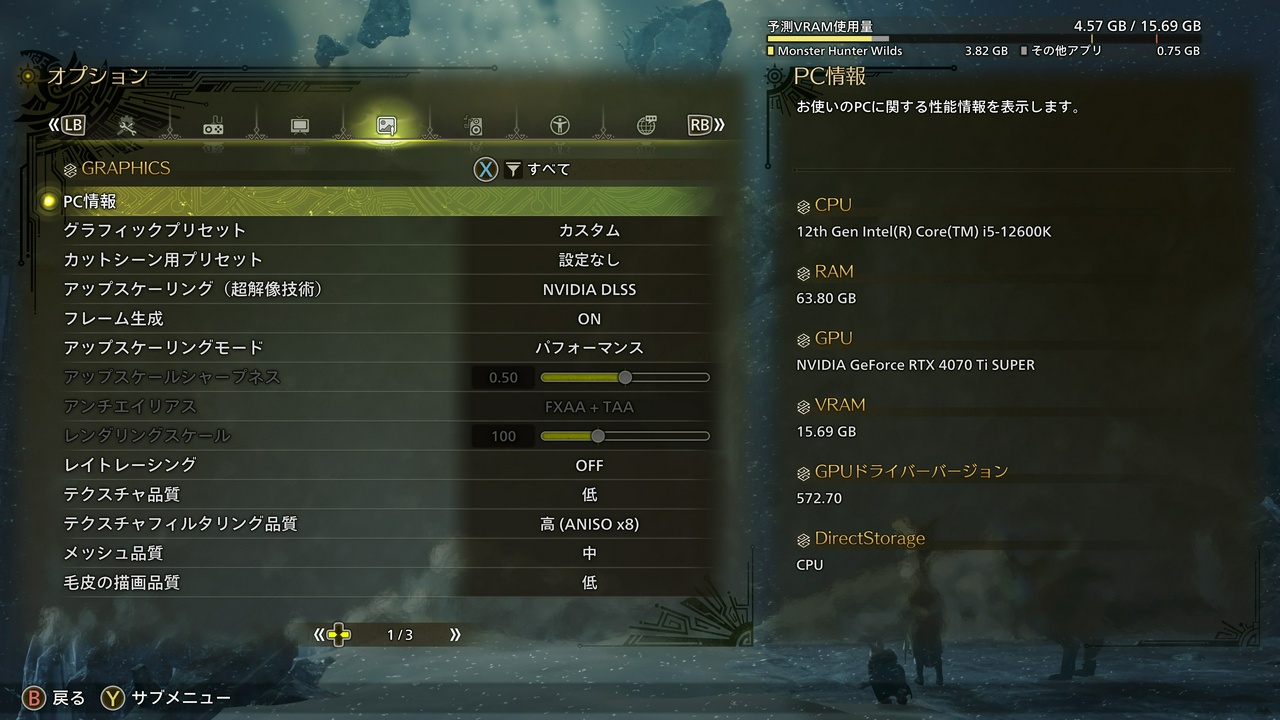Open the アップスケーリング NVIDIA DLSS dropdown
This screenshot has height=720, width=1280.
click(589, 289)
